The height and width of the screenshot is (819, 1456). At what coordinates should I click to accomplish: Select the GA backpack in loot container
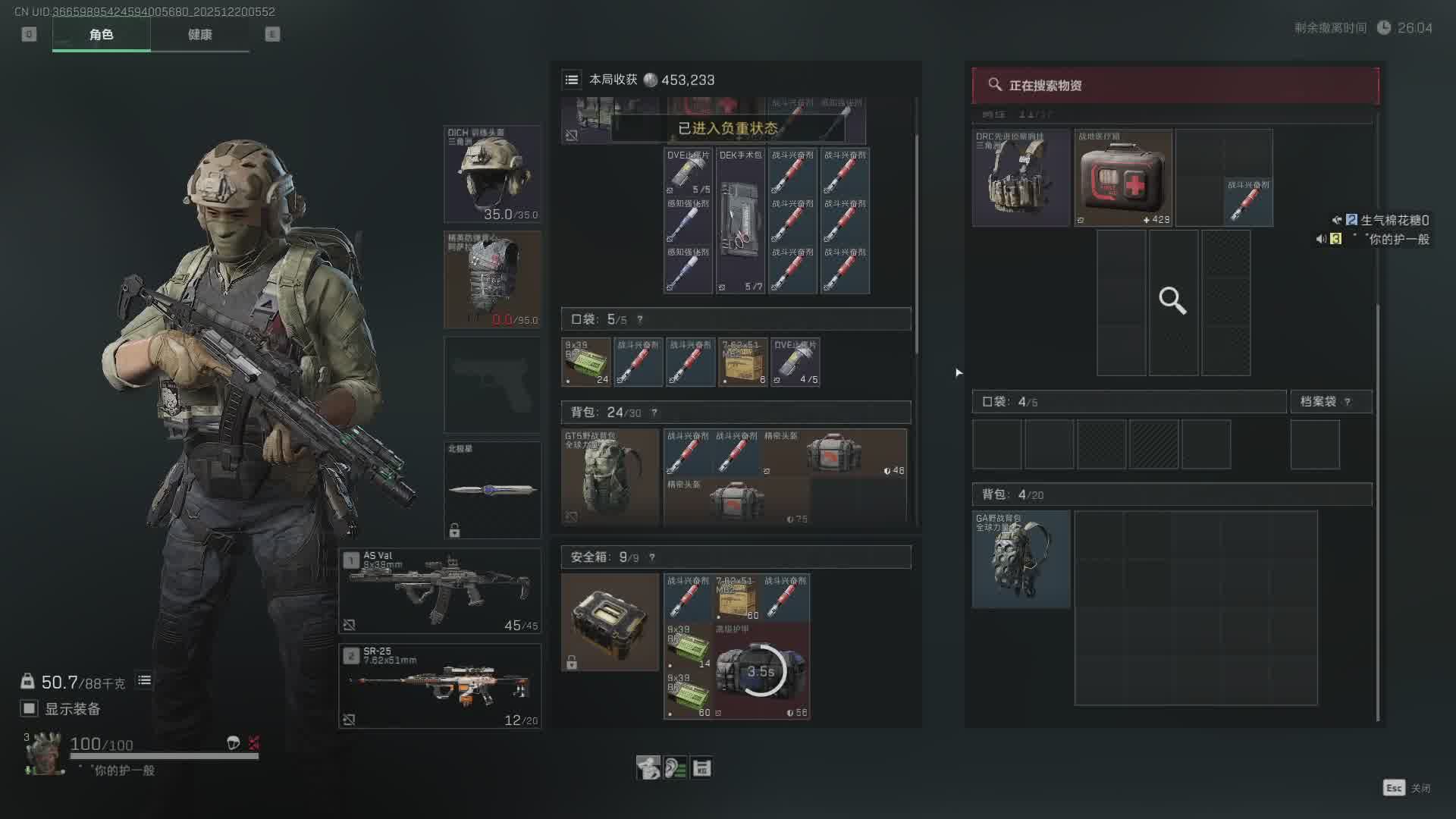click(1021, 560)
